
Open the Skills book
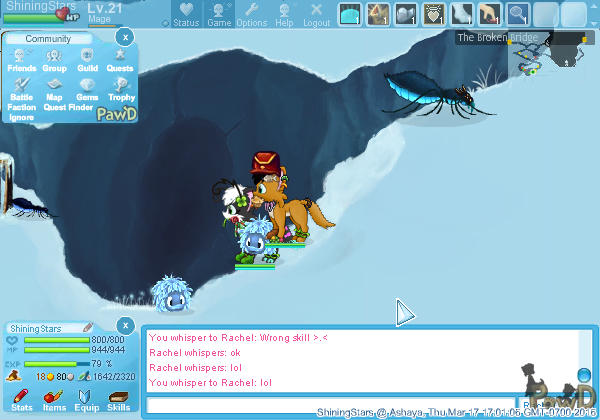118,401
